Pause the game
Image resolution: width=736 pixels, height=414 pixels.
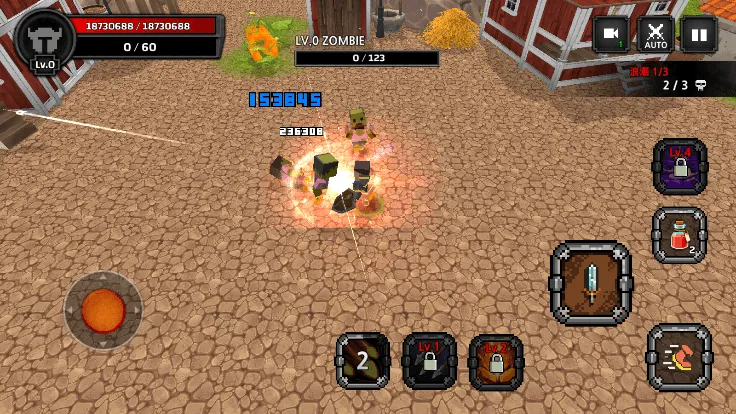click(x=699, y=35)
